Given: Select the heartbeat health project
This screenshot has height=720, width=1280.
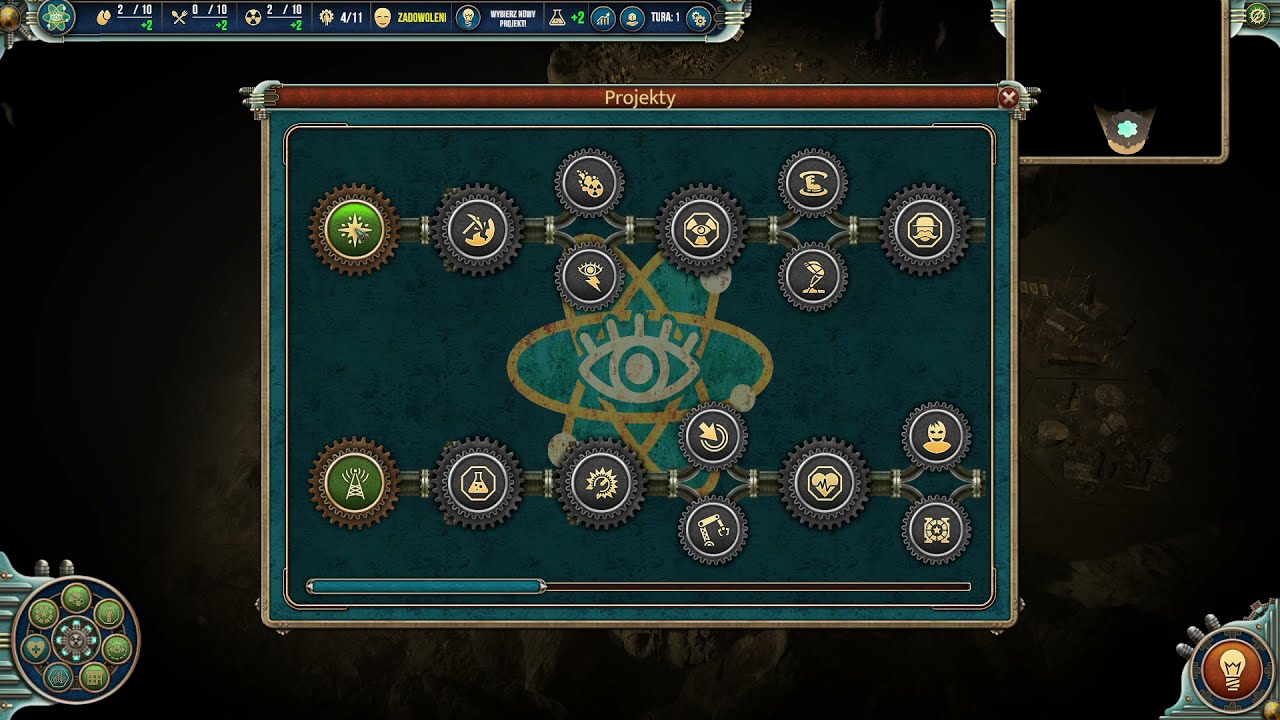Looking at the screenshot, I should coord(824,484).
